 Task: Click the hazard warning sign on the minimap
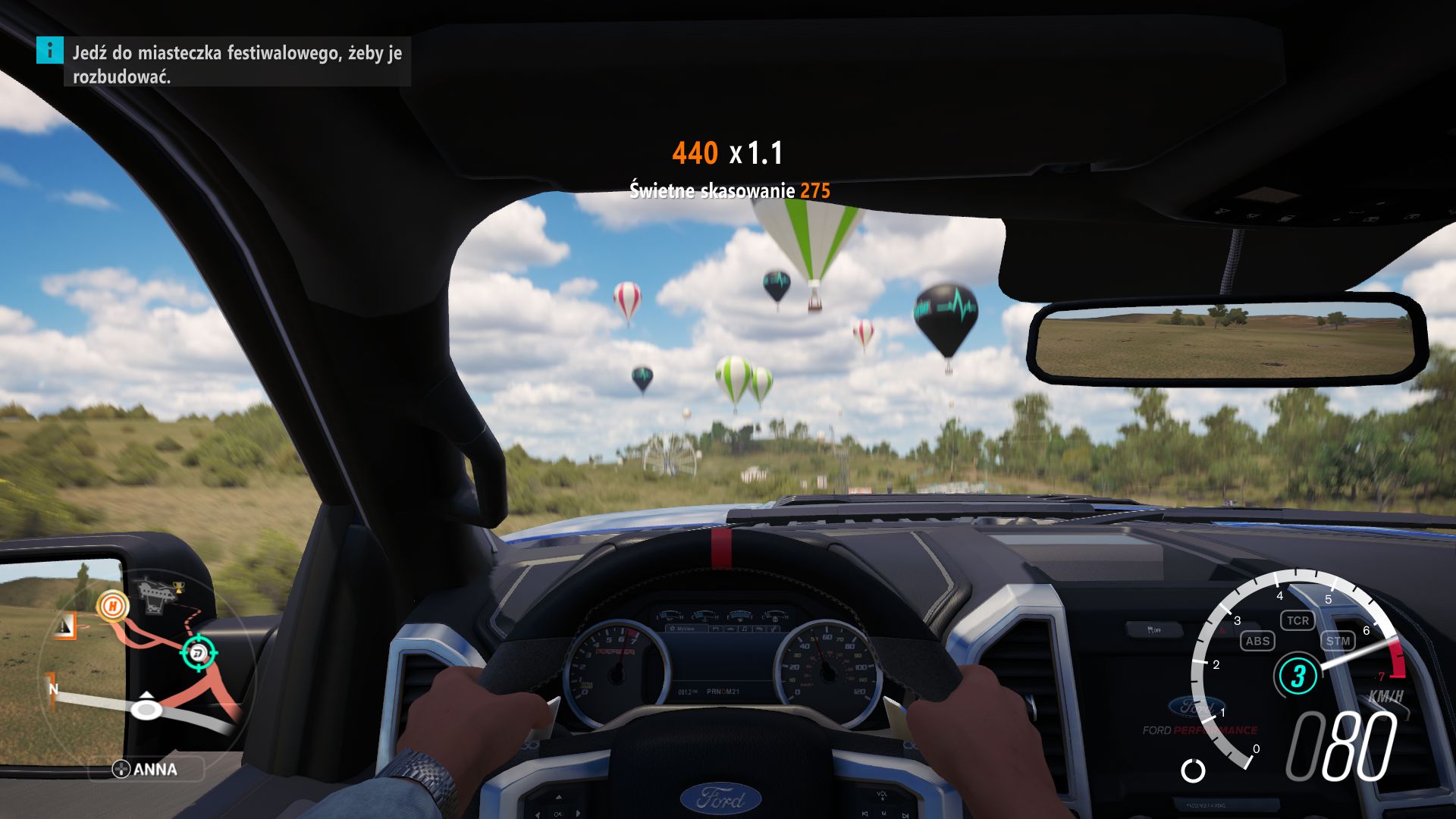64,626
